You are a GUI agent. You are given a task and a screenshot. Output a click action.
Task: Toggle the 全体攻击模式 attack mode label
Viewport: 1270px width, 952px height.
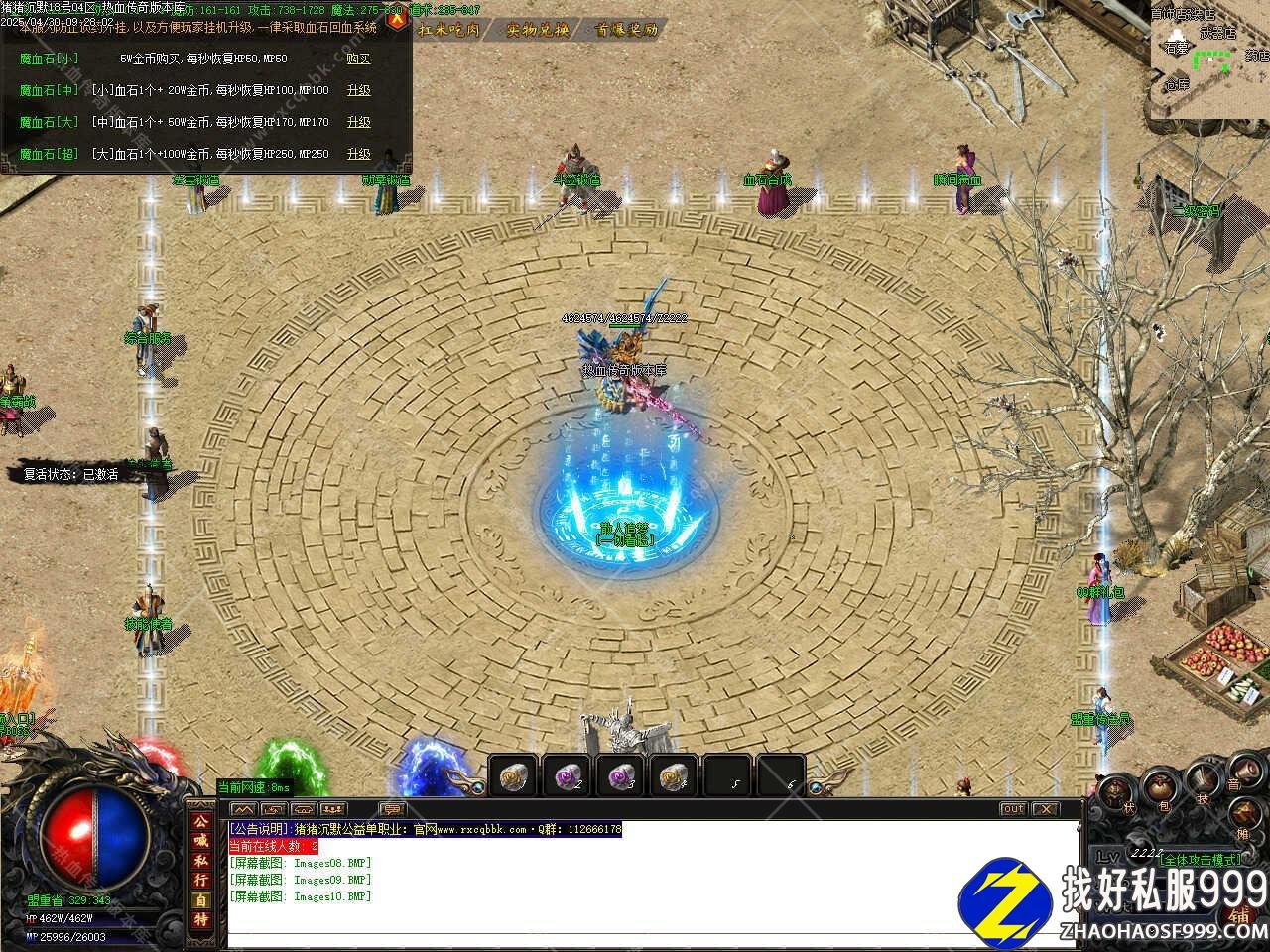[1200, 859]
